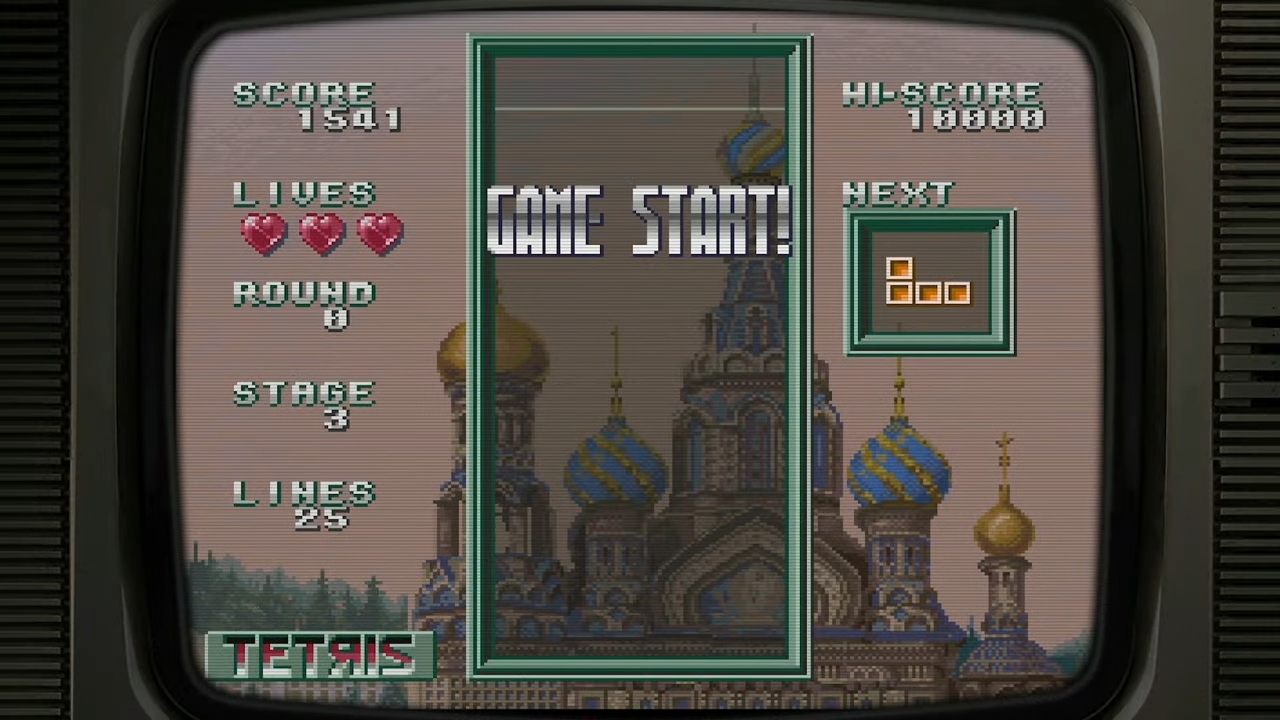Click the TETRIS logo banner

point(318,655)
